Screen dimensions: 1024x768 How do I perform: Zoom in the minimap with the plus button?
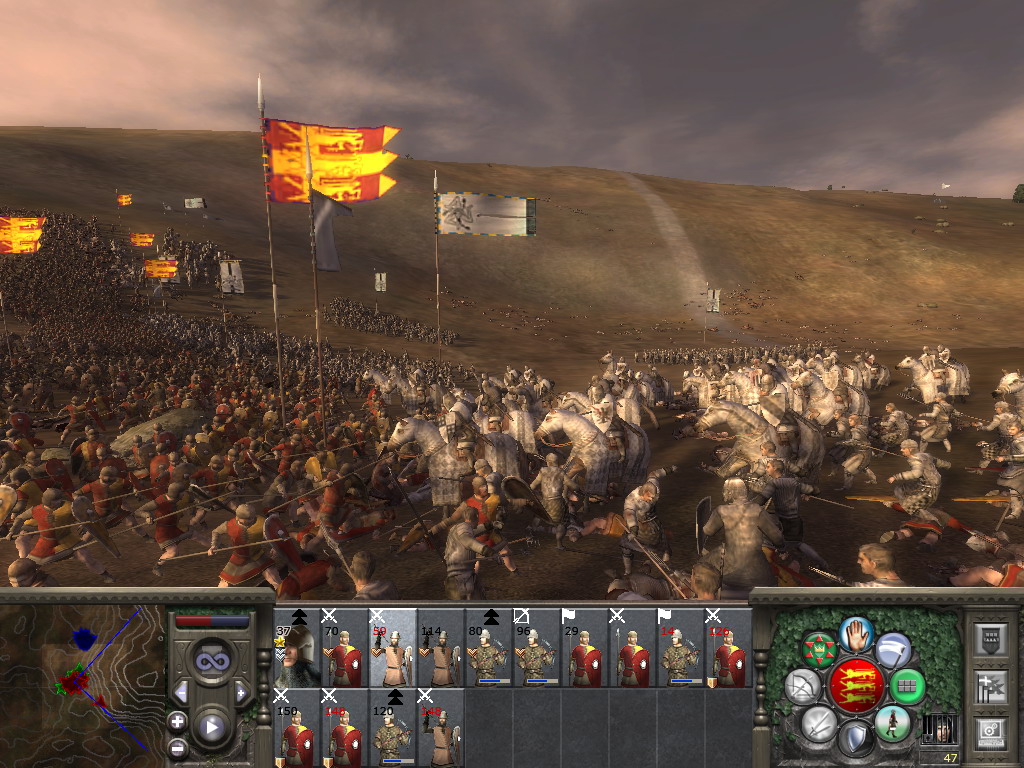click(x=178, y=721)
